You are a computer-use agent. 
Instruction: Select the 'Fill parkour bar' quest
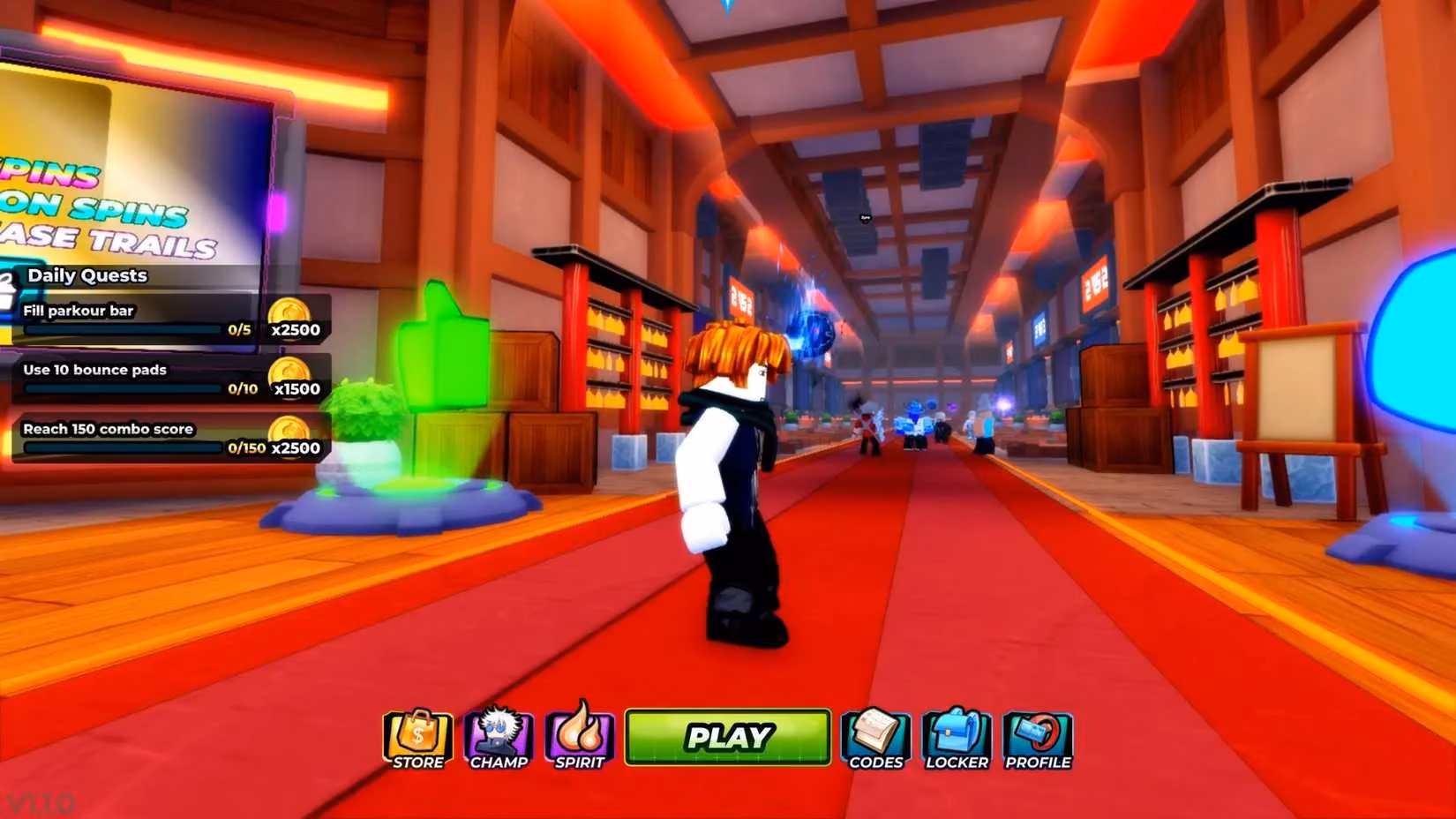[79, 311]
